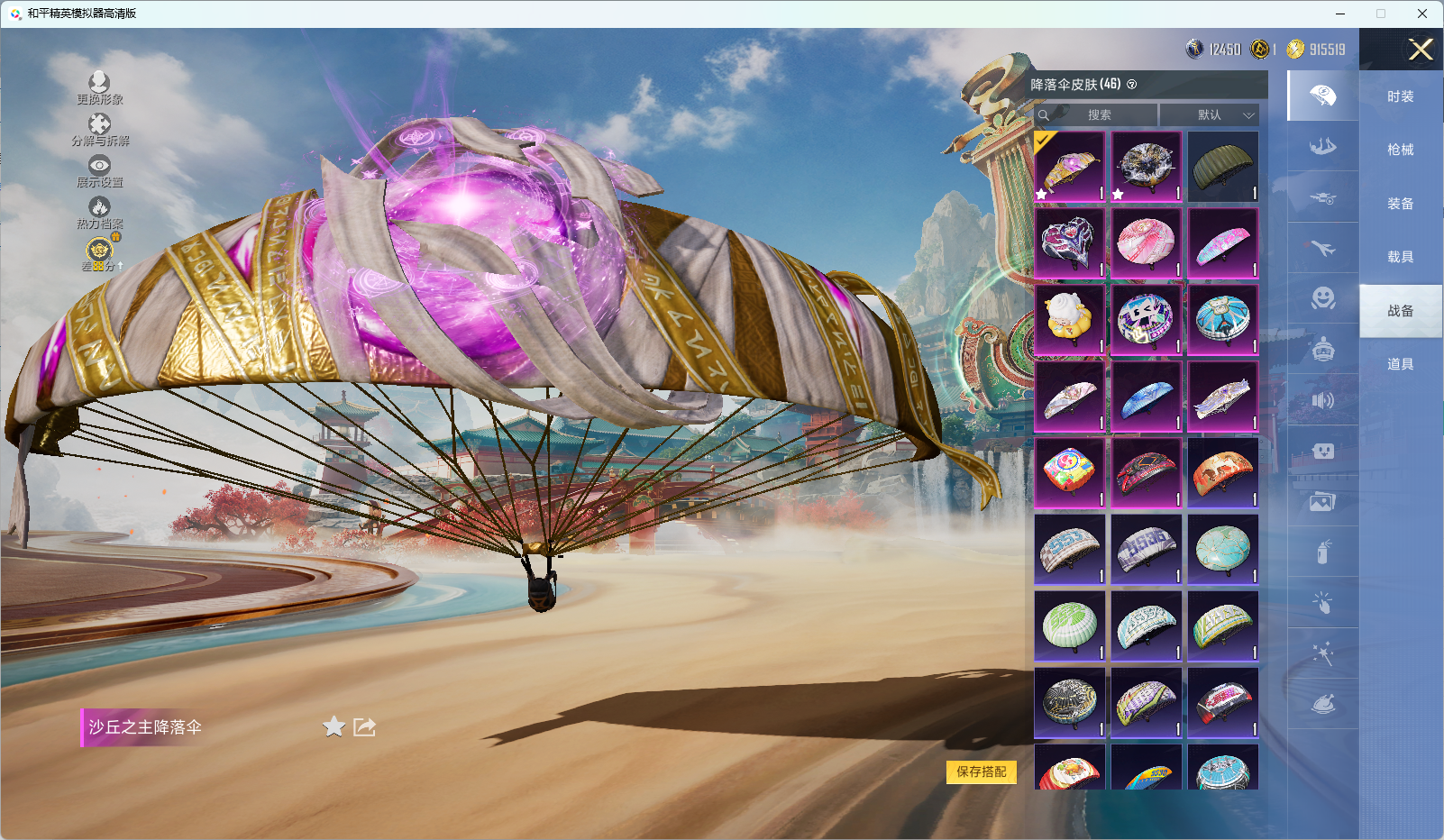Share the parachute using the arrow icon

tap(364, 726)
